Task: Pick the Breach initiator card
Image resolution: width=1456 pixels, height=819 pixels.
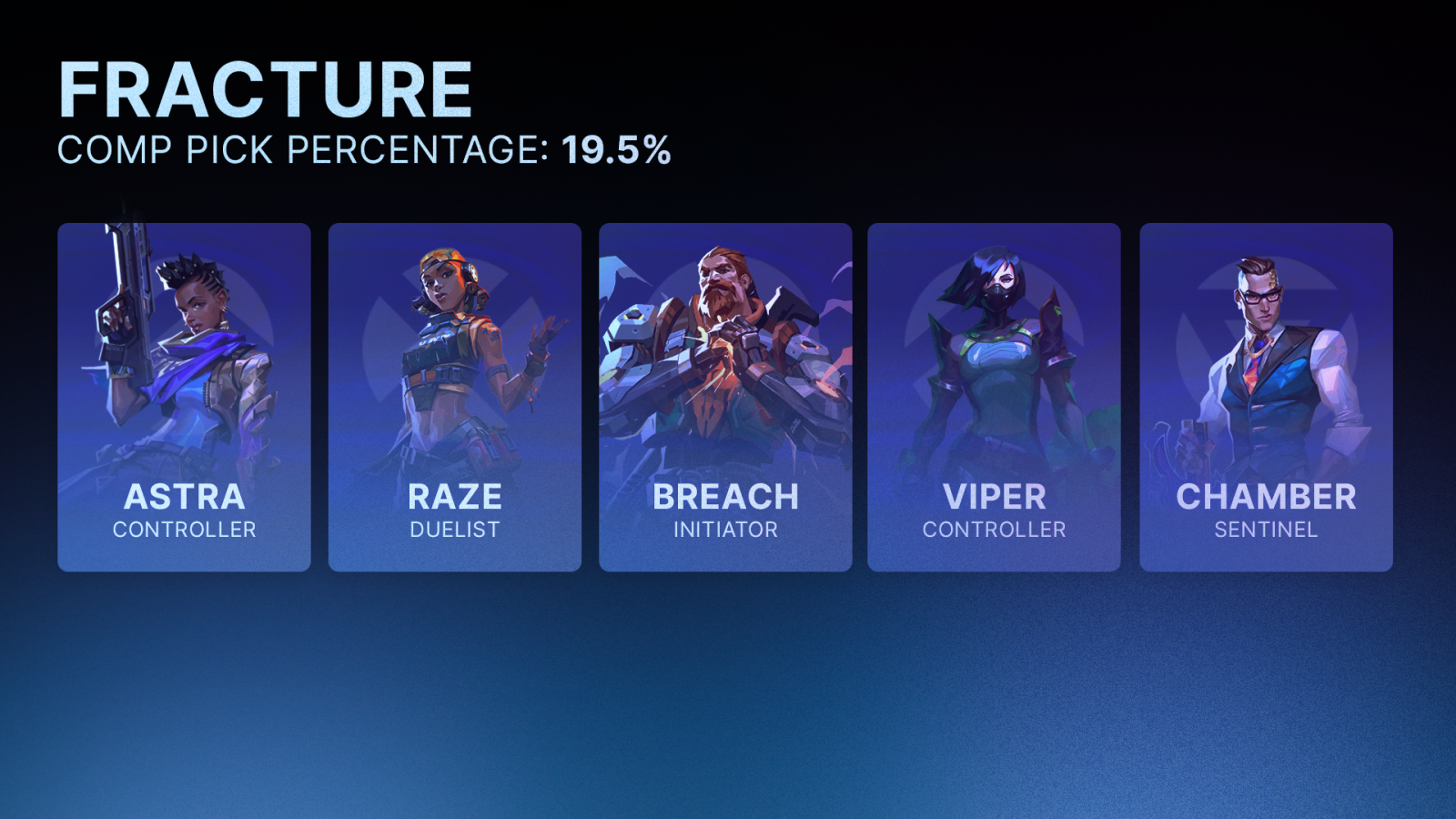Action: click(725, 398)
